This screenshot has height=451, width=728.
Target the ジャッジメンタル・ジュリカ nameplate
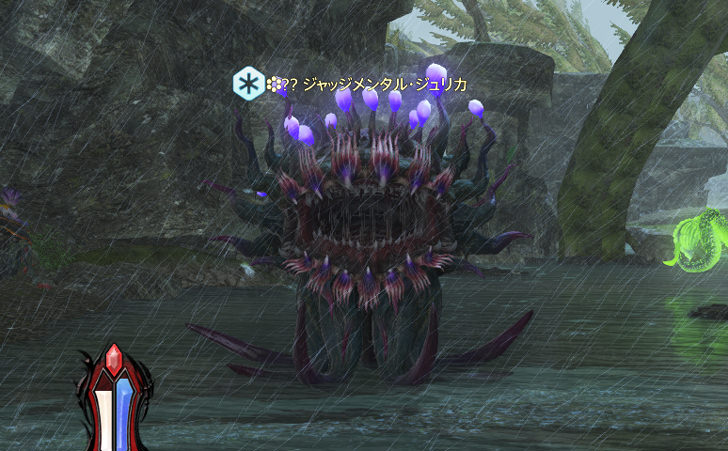384,84
